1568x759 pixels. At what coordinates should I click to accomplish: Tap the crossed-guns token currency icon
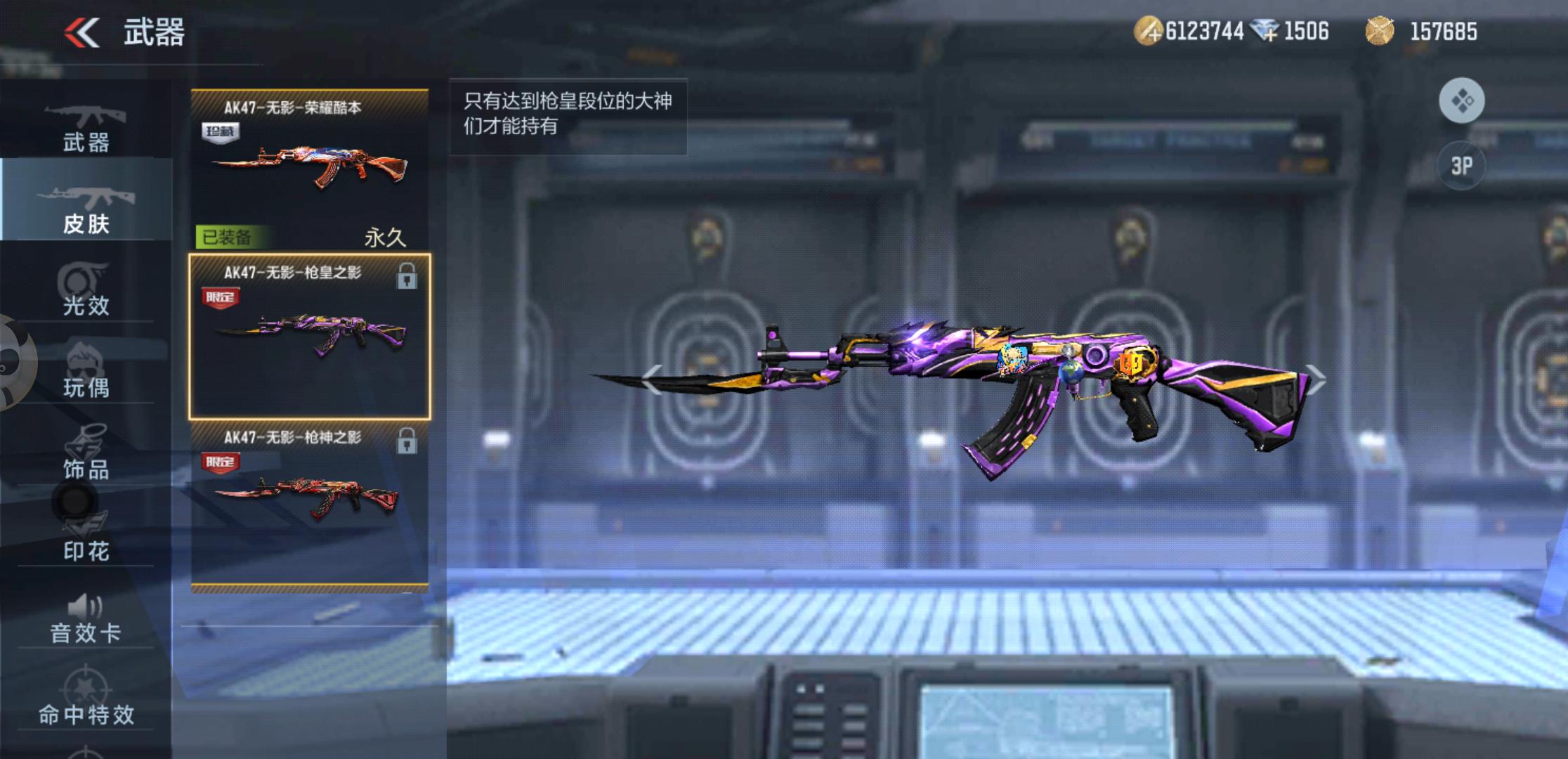1379,32
